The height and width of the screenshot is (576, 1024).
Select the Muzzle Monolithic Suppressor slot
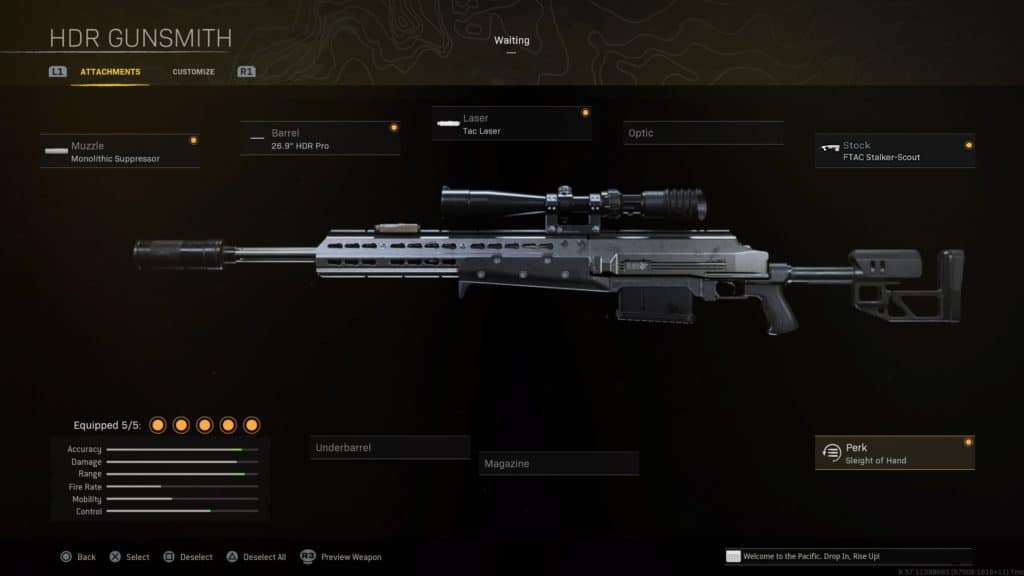120,152
